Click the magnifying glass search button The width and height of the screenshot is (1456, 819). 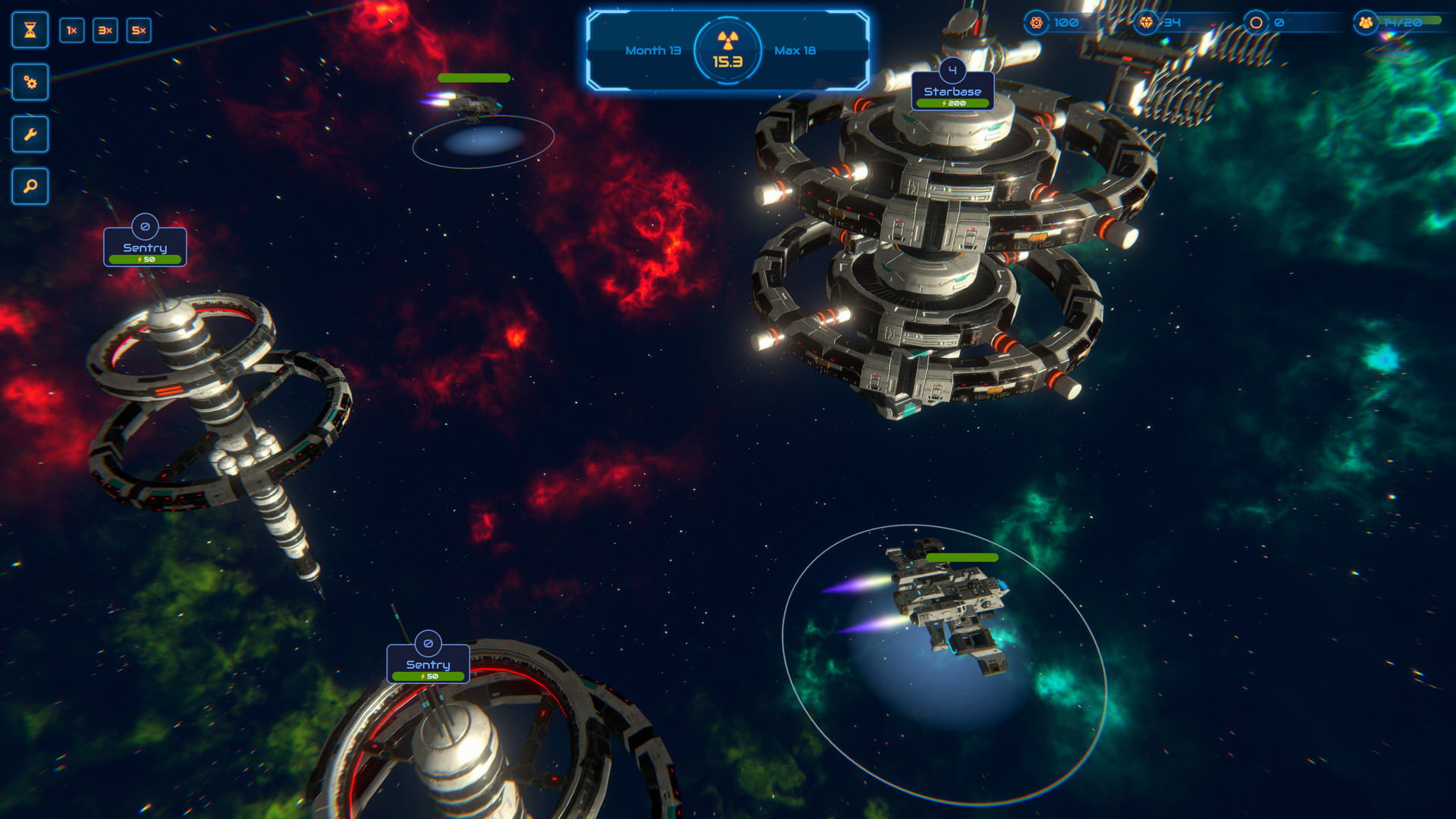coord(30,186)
